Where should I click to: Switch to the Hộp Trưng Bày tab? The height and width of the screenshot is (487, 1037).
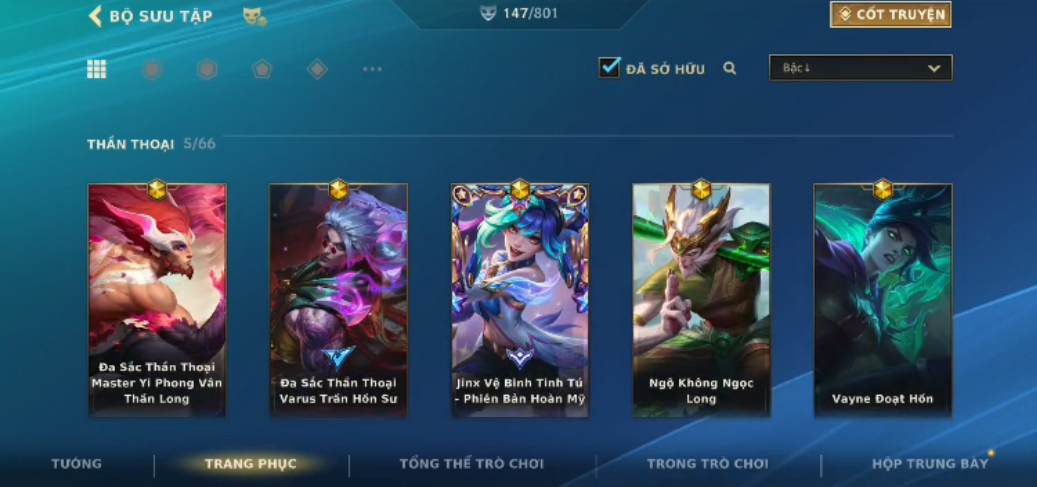point(930,464)
